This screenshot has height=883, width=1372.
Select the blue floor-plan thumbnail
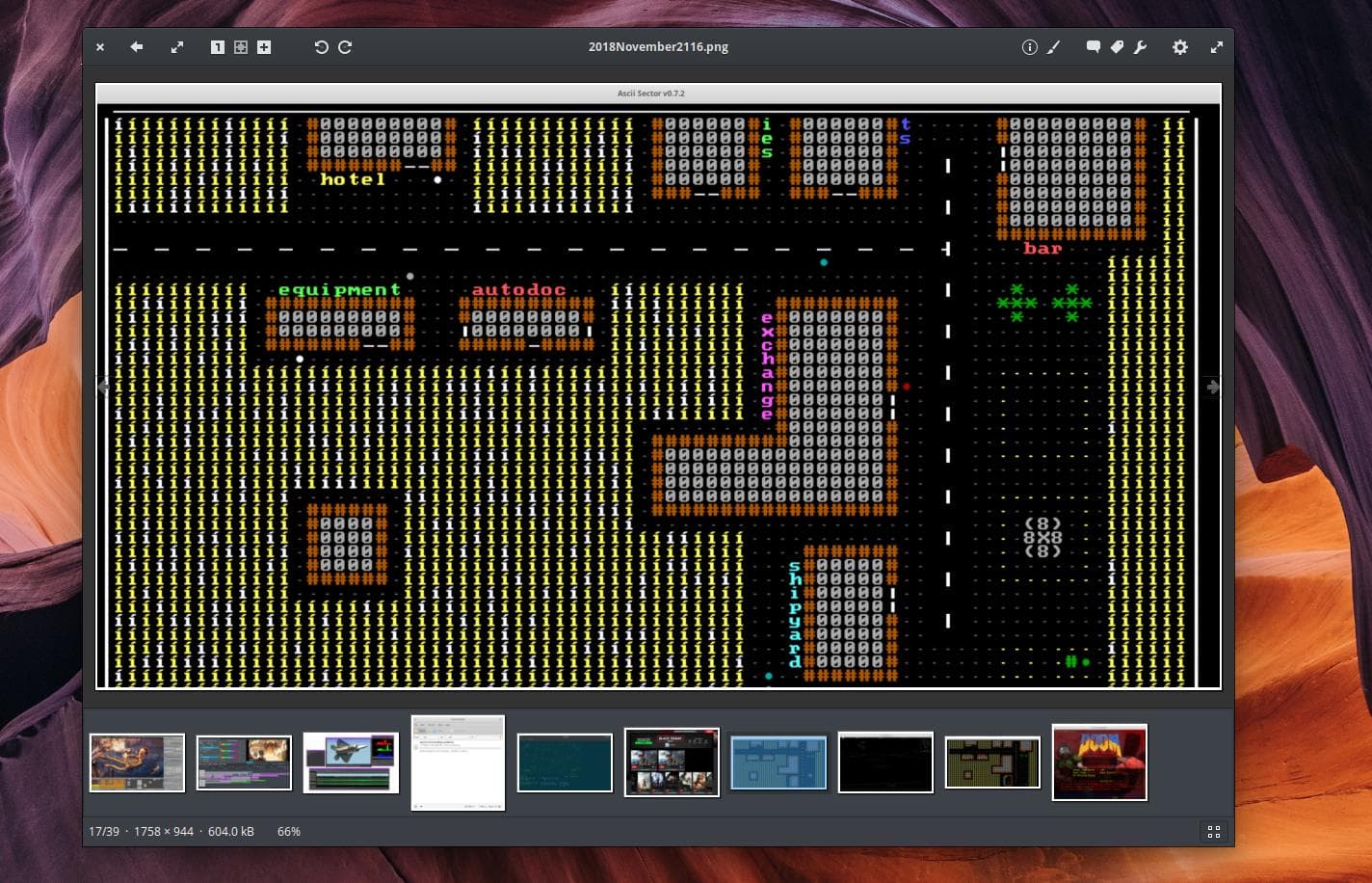click(778, 763)
